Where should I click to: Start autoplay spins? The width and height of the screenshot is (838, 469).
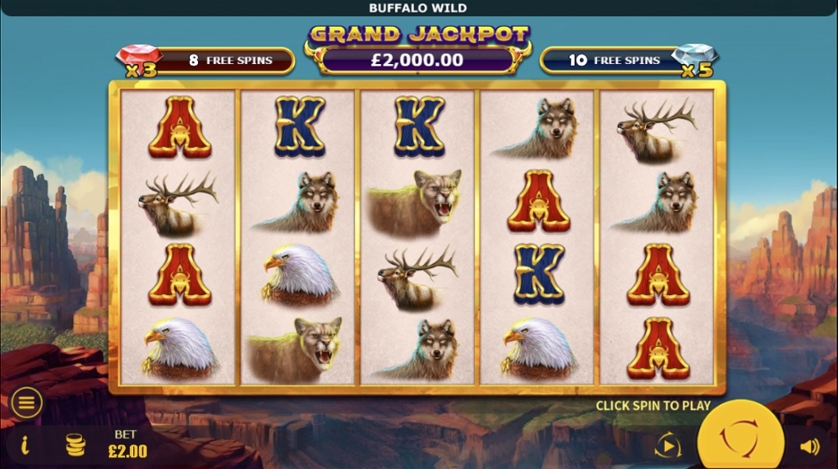coord(667,445)
